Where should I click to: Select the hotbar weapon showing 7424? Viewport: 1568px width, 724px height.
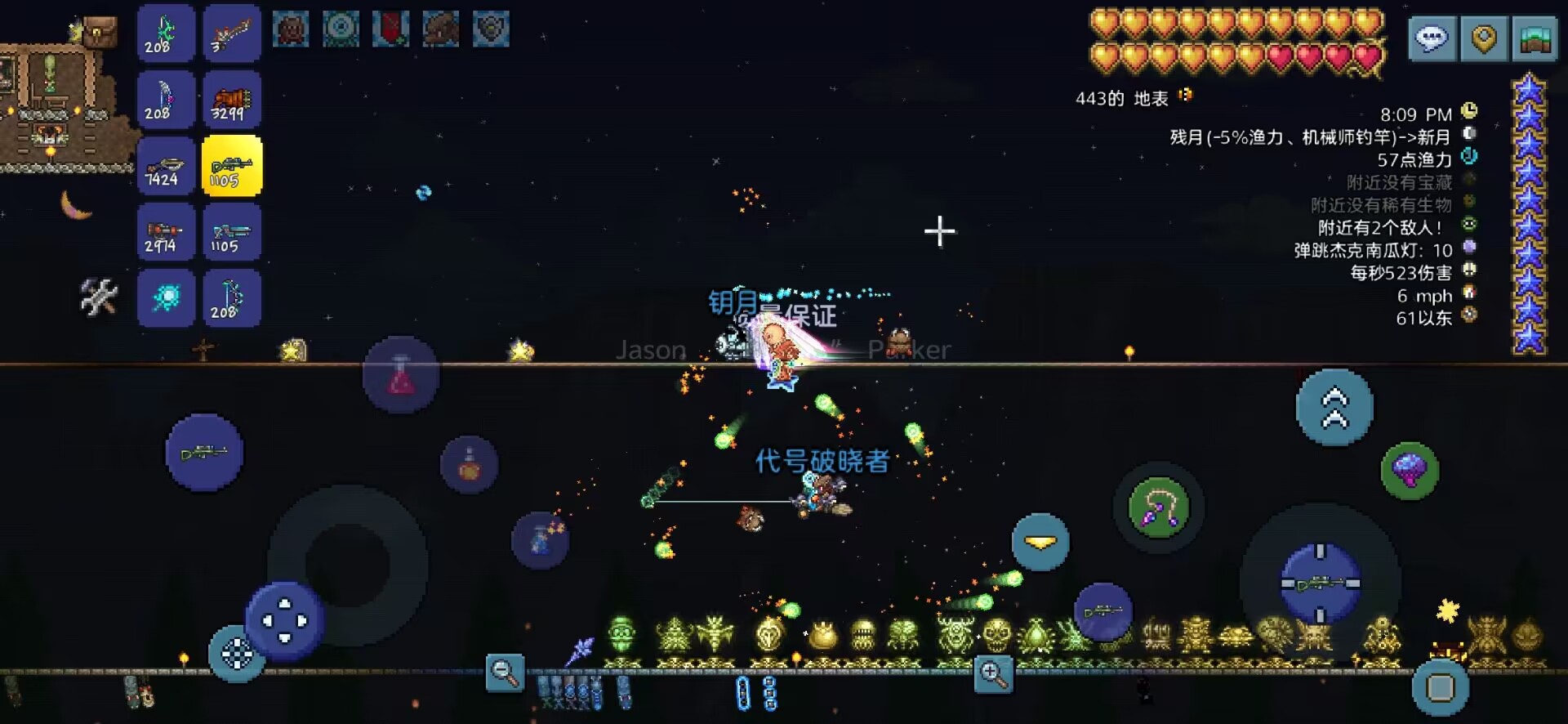166,167
